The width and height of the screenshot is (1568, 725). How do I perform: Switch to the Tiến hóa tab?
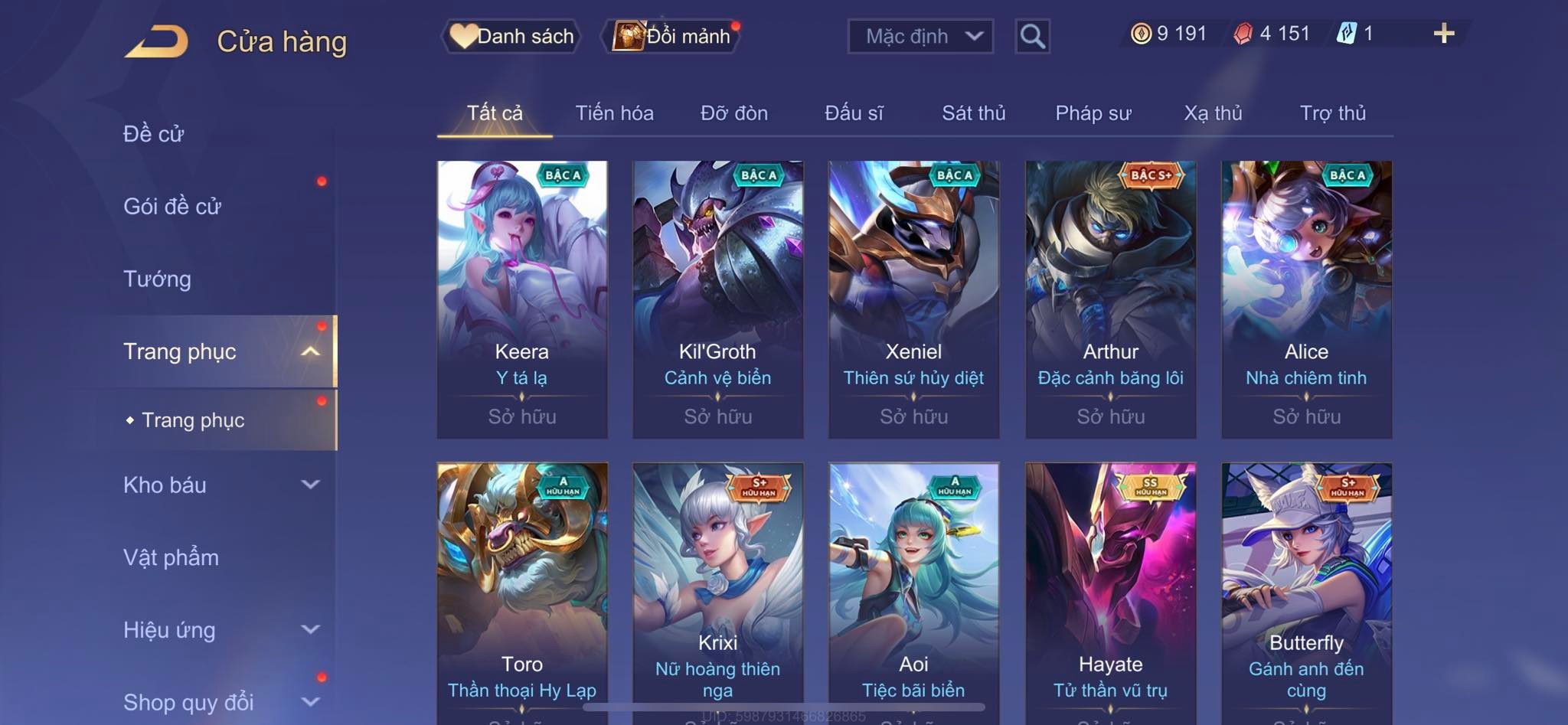[x=614, y=113]
